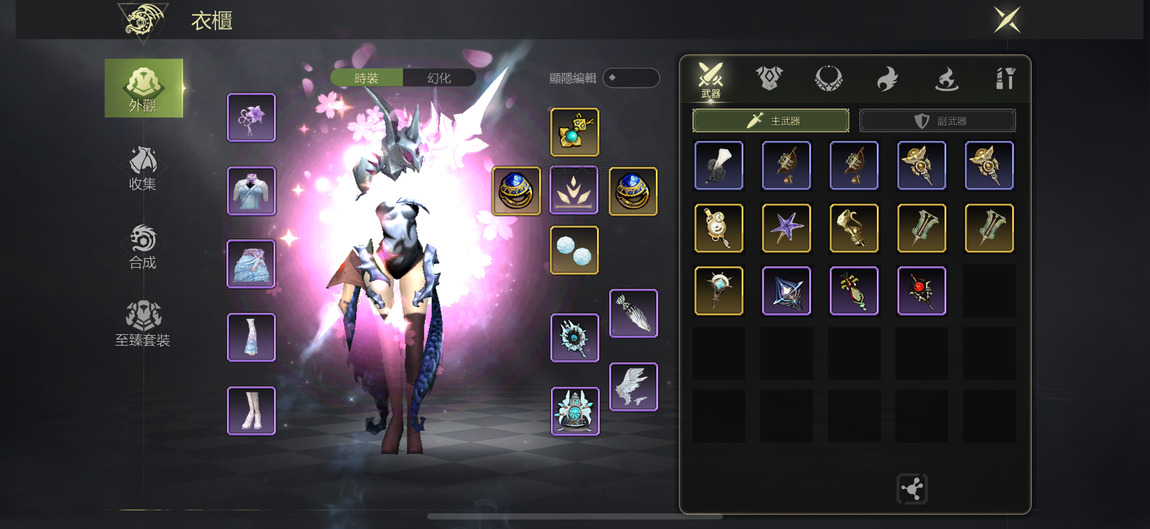Pick the white feather fan weapon
The width and height of the screenshot is (1150, 529).
(x=719, y=166)
